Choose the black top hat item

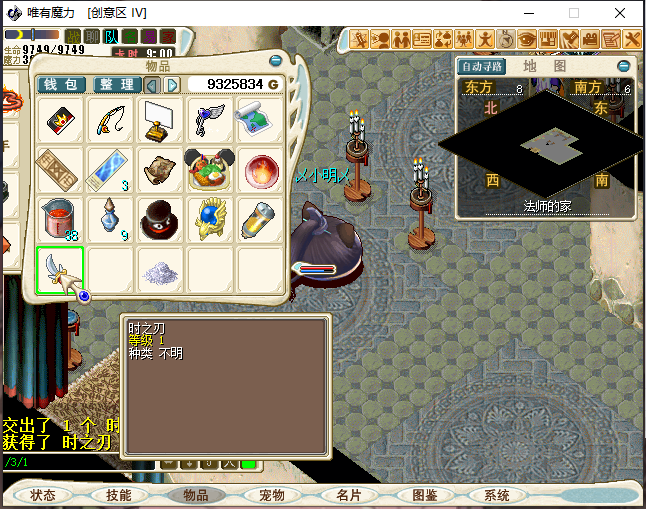click(160, 220)
